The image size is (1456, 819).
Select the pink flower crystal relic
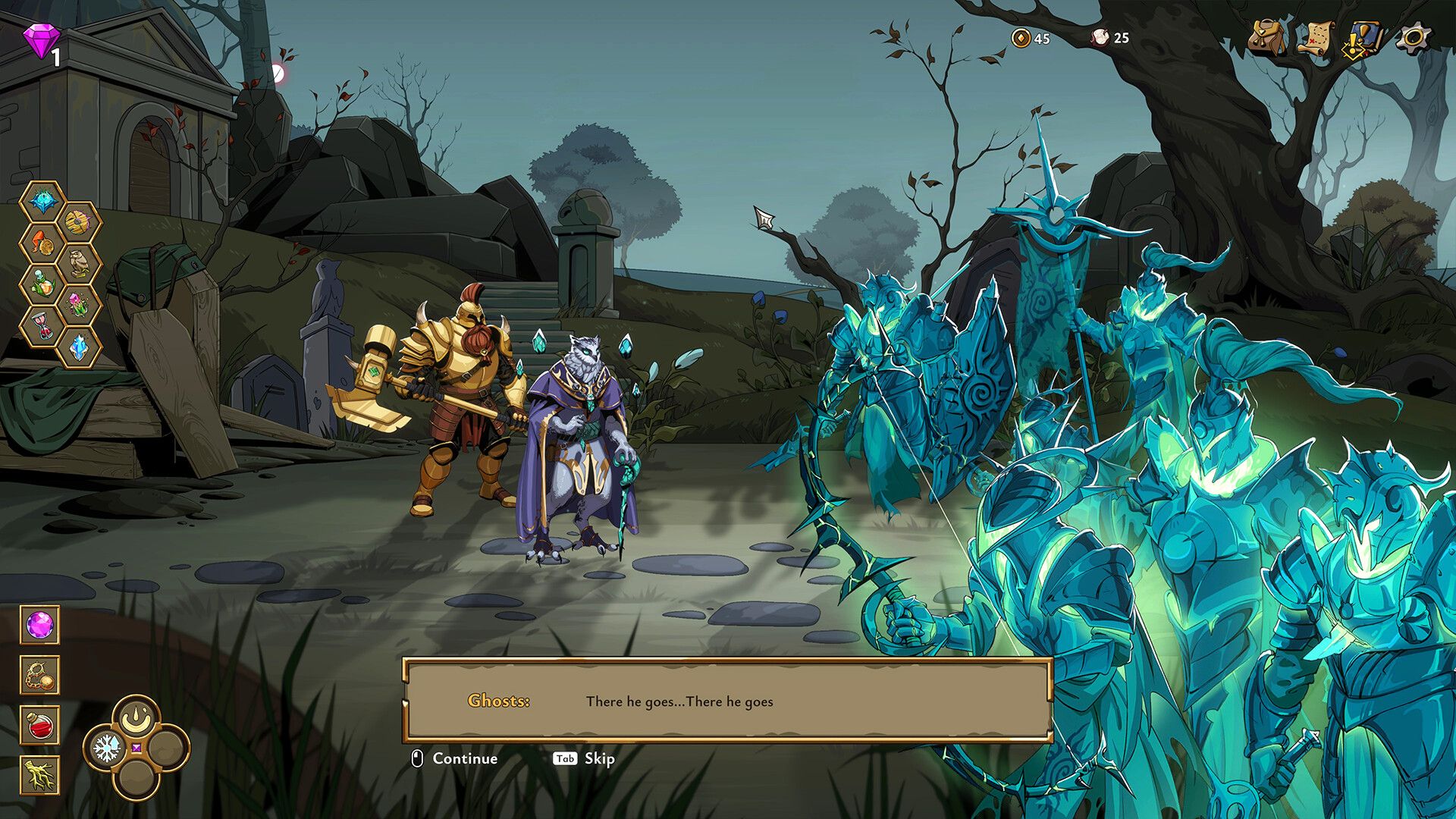point(78,306)
